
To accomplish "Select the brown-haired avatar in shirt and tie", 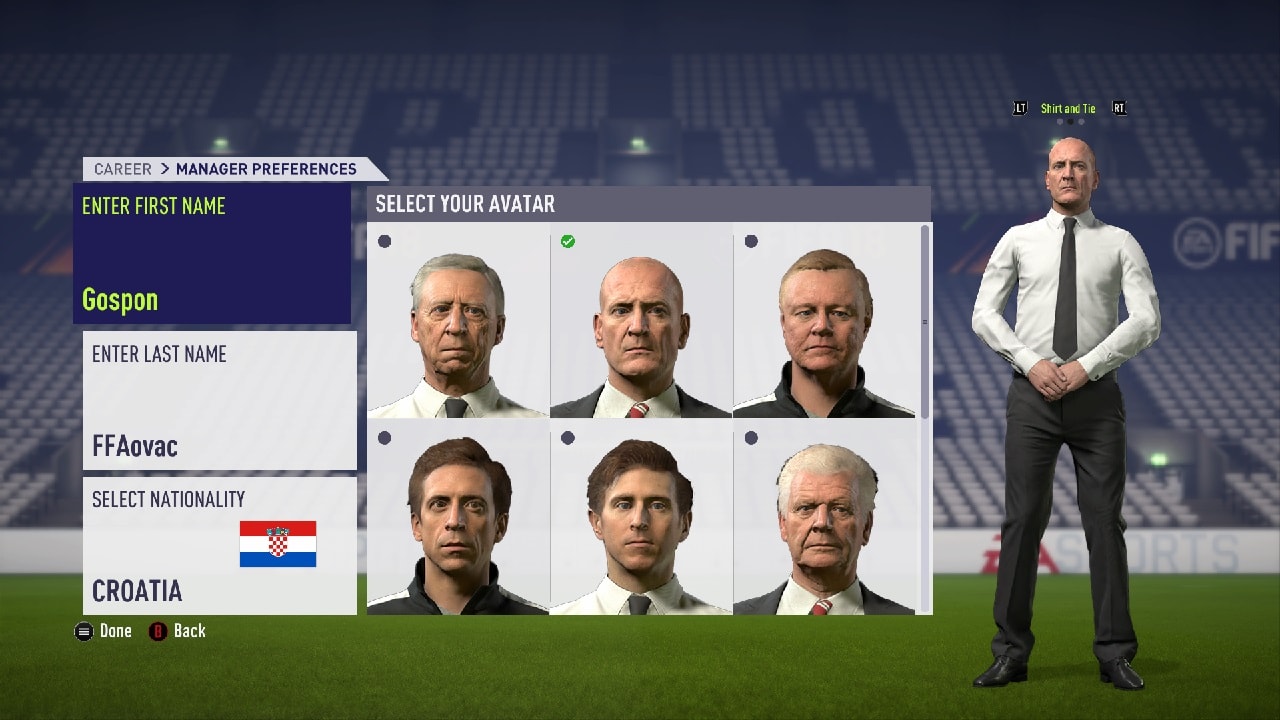I will [641, 517].
